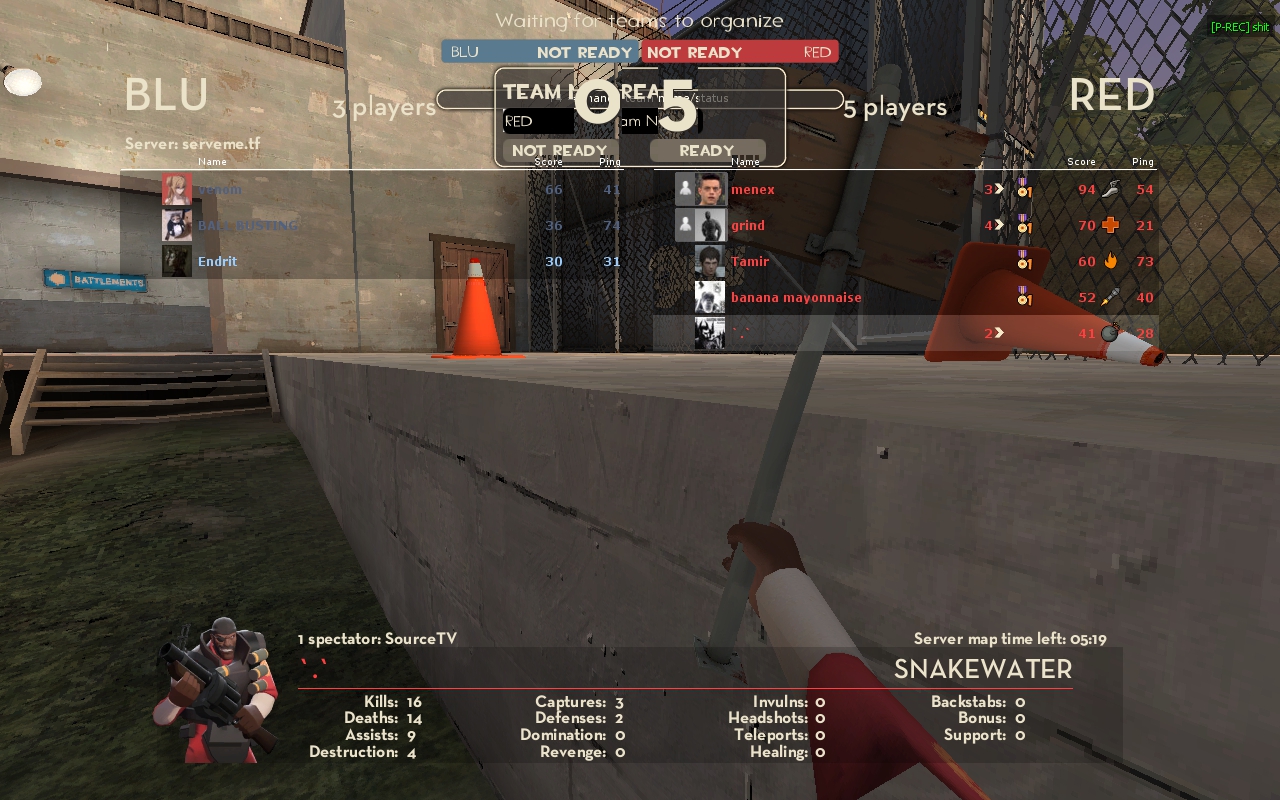The image size is (1280, 800).
Task: Choose venom's row on the BLU scoreboard
Action: click(x=219, y=189)
